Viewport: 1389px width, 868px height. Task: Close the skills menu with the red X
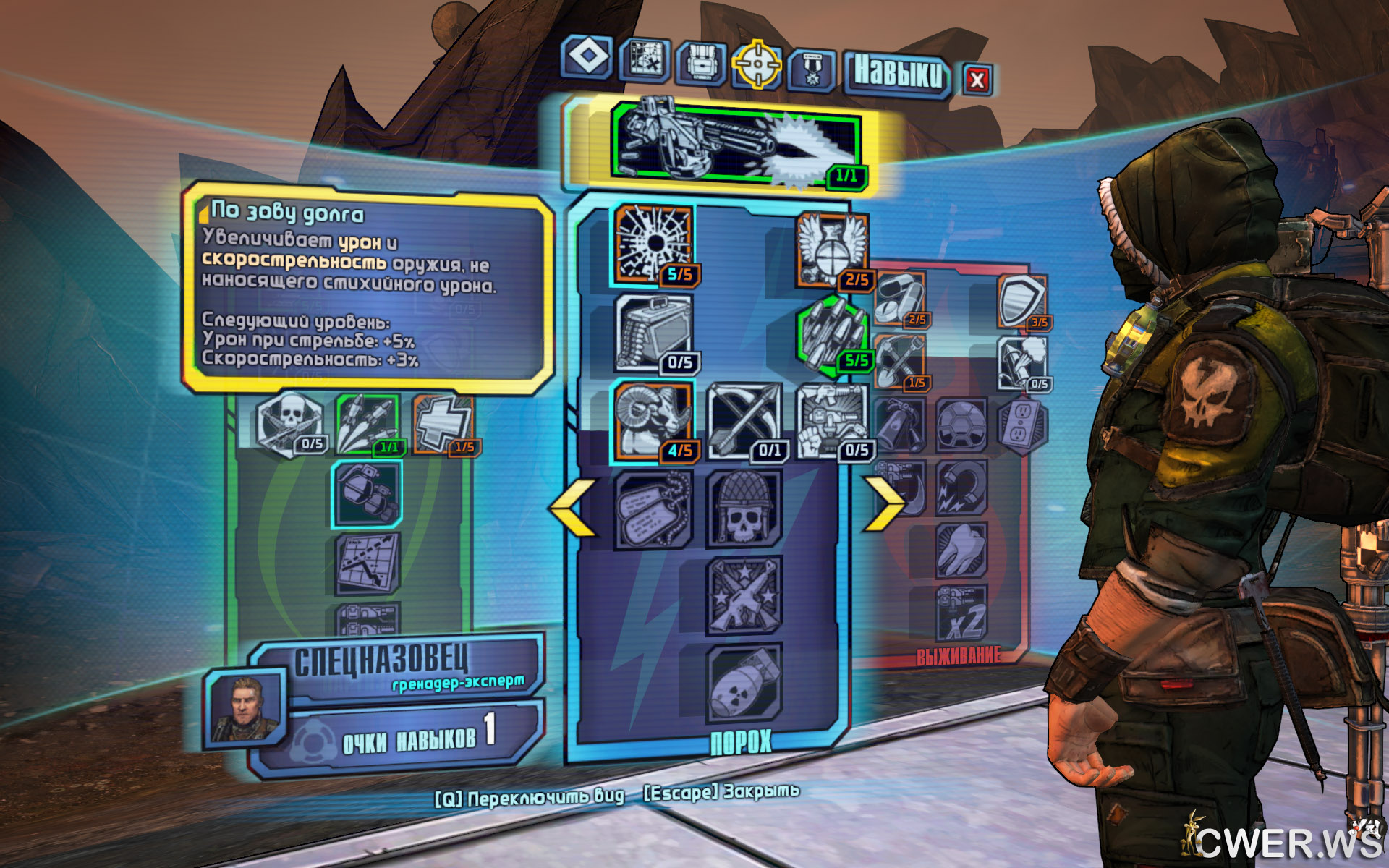click(x=977, y=80)
